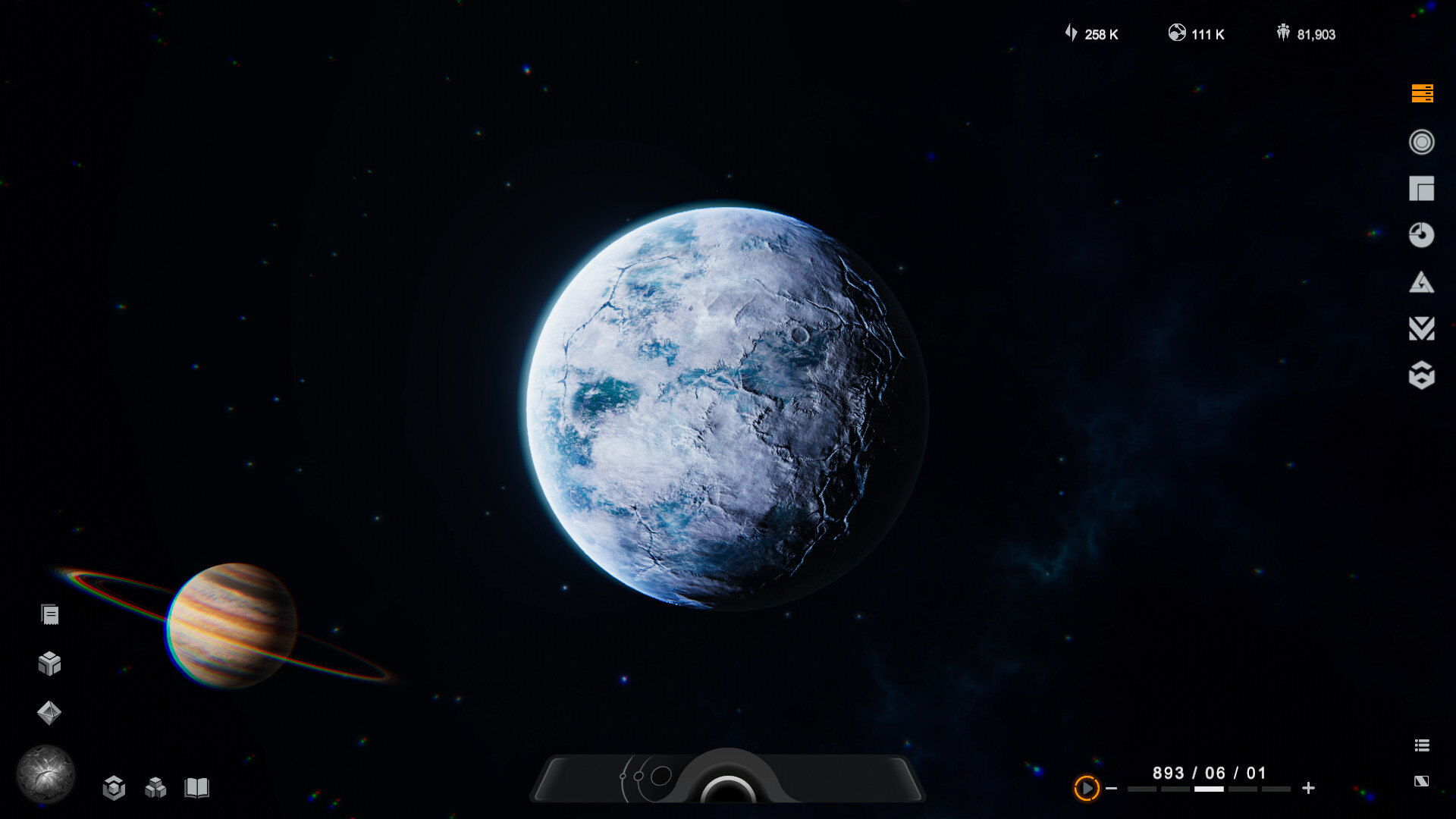Click the stacked building blocks icon at the bottom

tap(155, 789)
